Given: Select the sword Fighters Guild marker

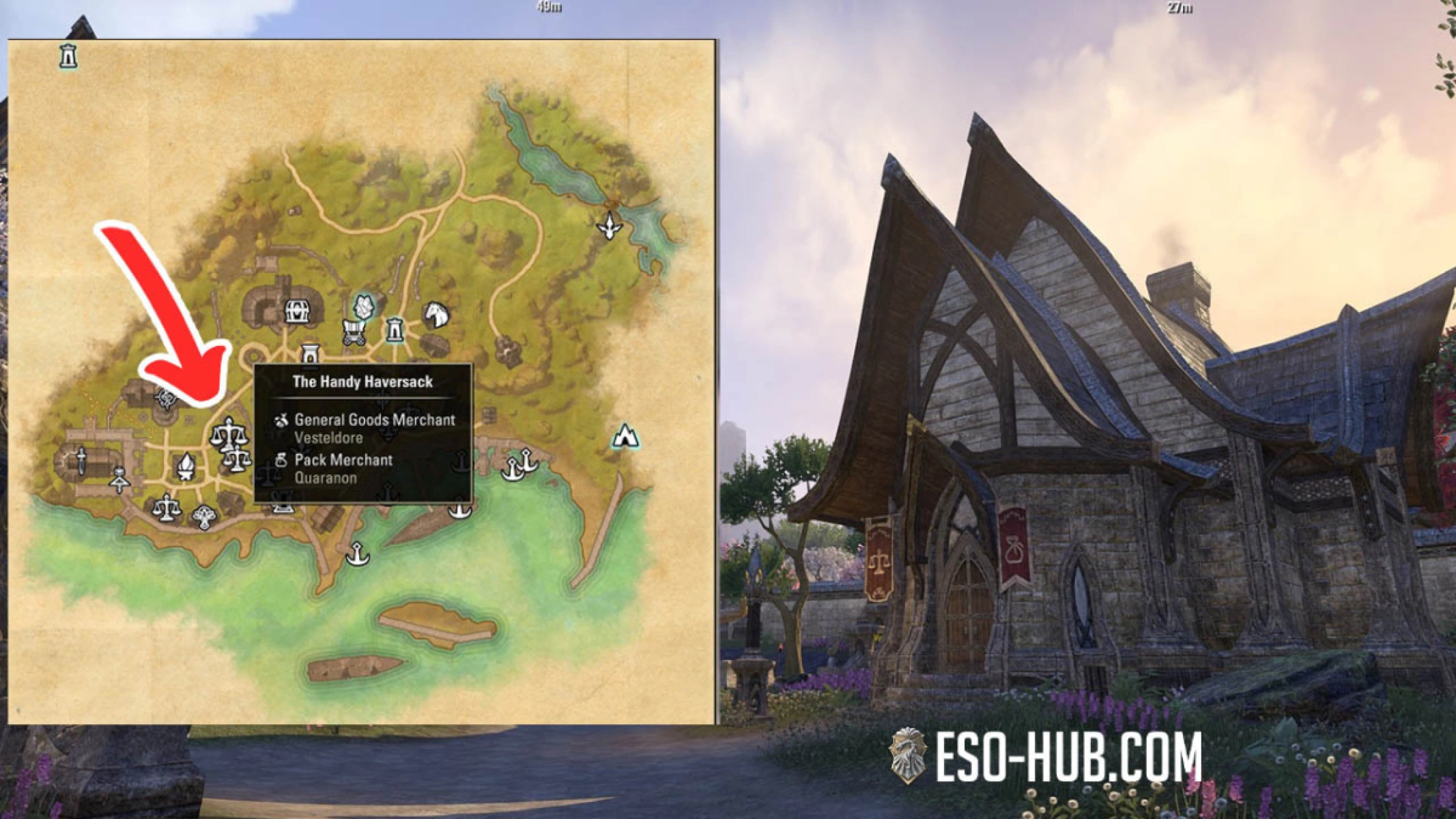Looking at the screenshot, I should 81,462.
